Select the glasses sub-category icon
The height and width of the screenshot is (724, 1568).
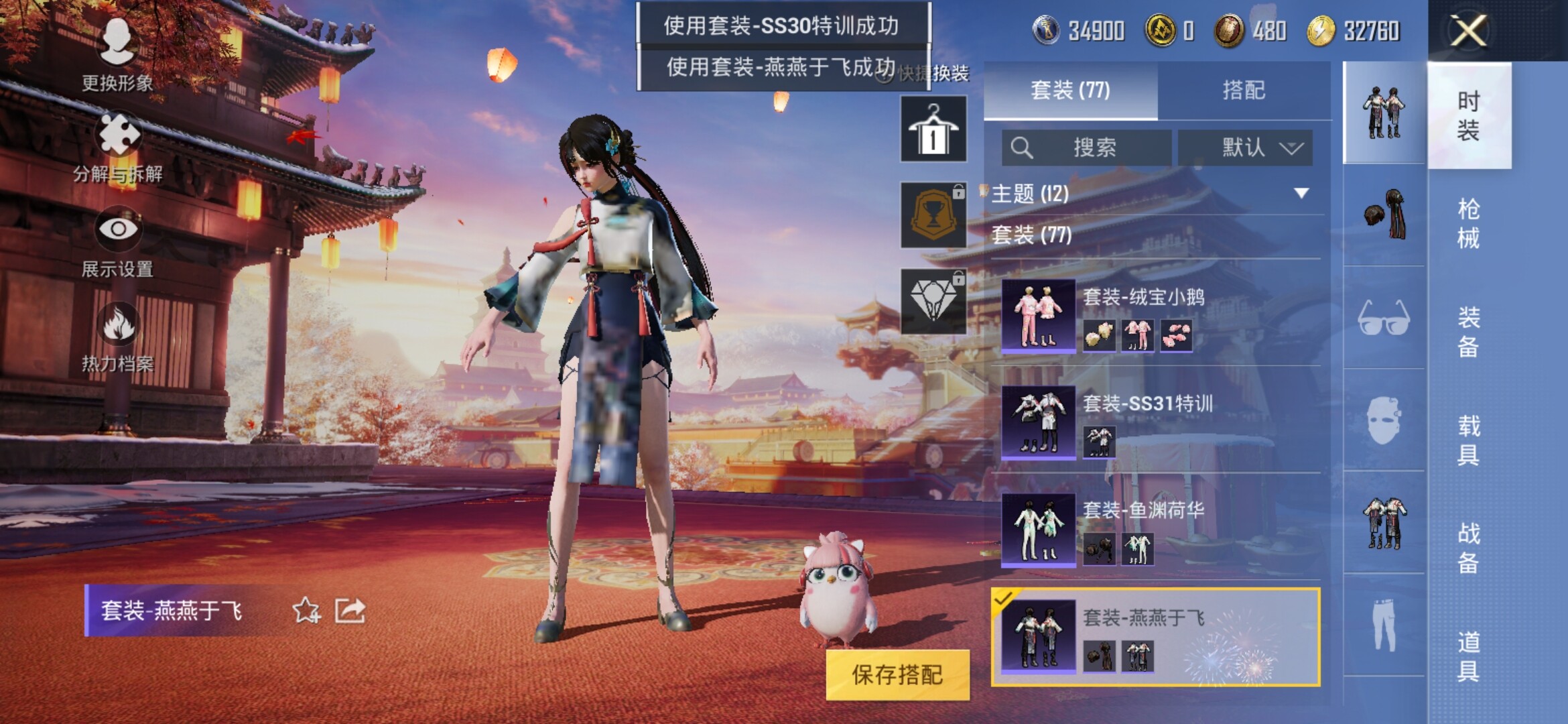tap(1384, 318)
